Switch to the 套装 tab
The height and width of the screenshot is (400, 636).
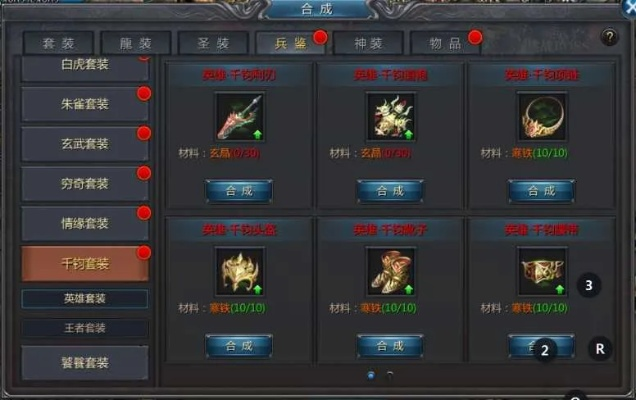click(x=59, y=44)
